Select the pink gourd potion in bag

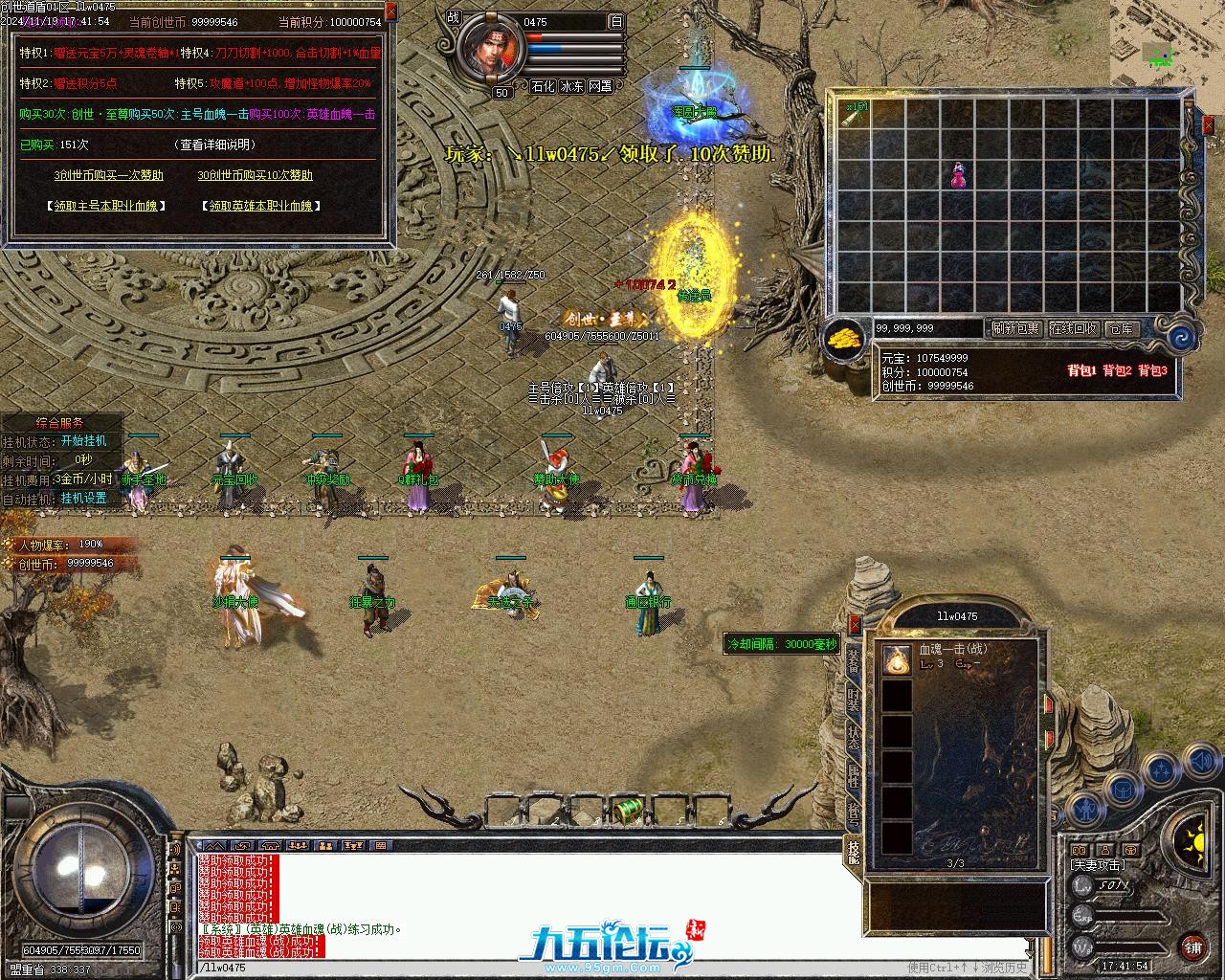pos(958,175)
